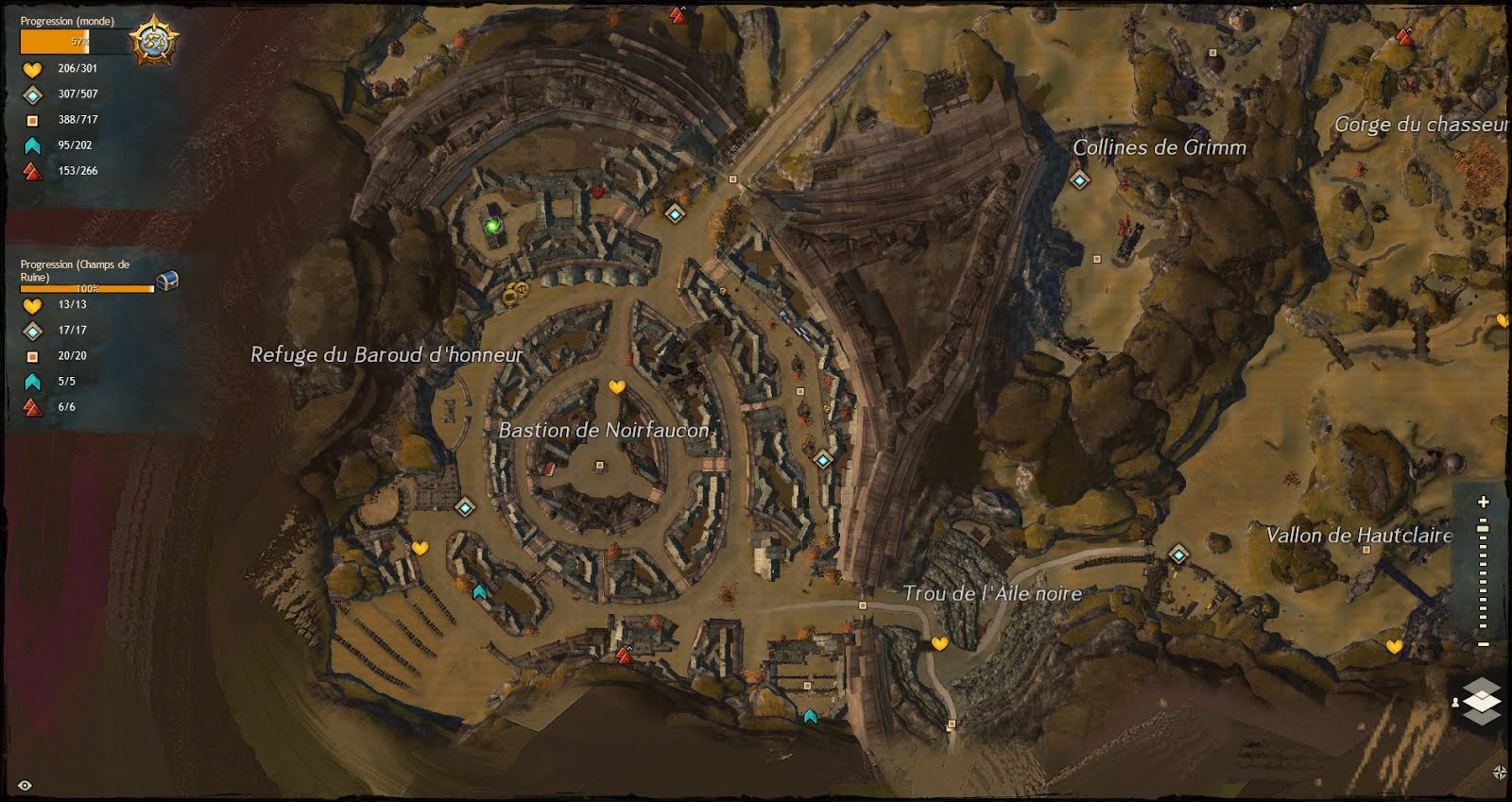Select the green event marker in Refuge du Baroud d'honneur

493,227
